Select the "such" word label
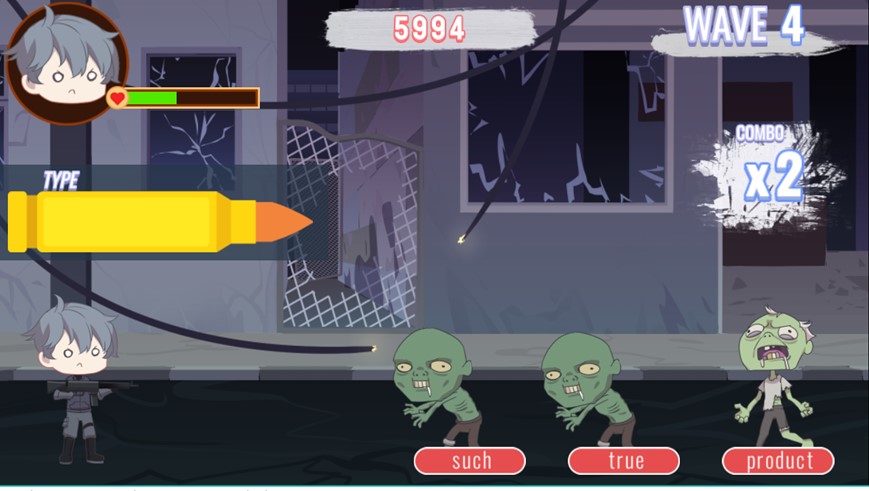The height and width of the screenshot is (491, 869). pos(470,461)
